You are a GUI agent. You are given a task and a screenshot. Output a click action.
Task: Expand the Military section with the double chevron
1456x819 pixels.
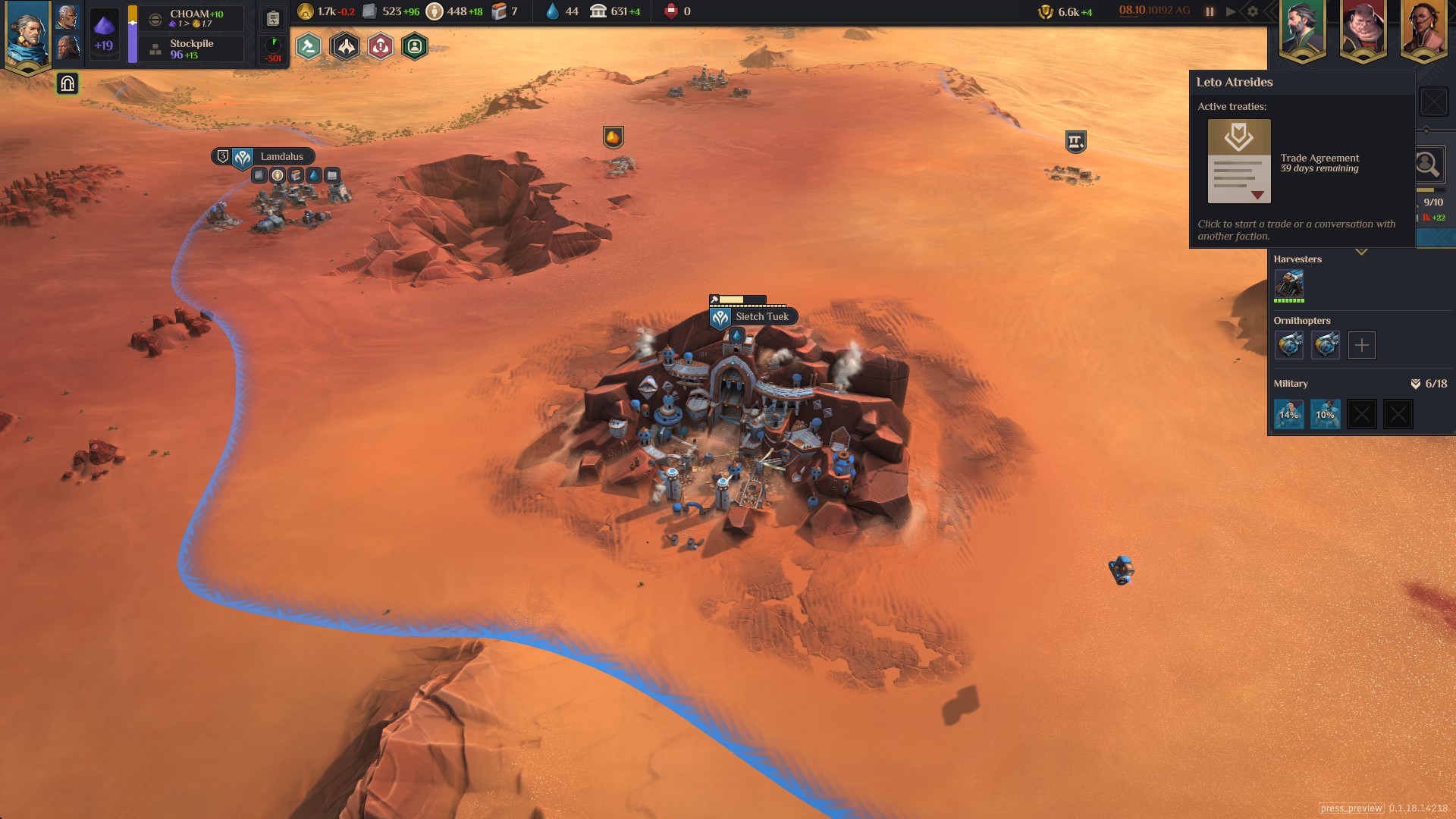point(1416,384)
